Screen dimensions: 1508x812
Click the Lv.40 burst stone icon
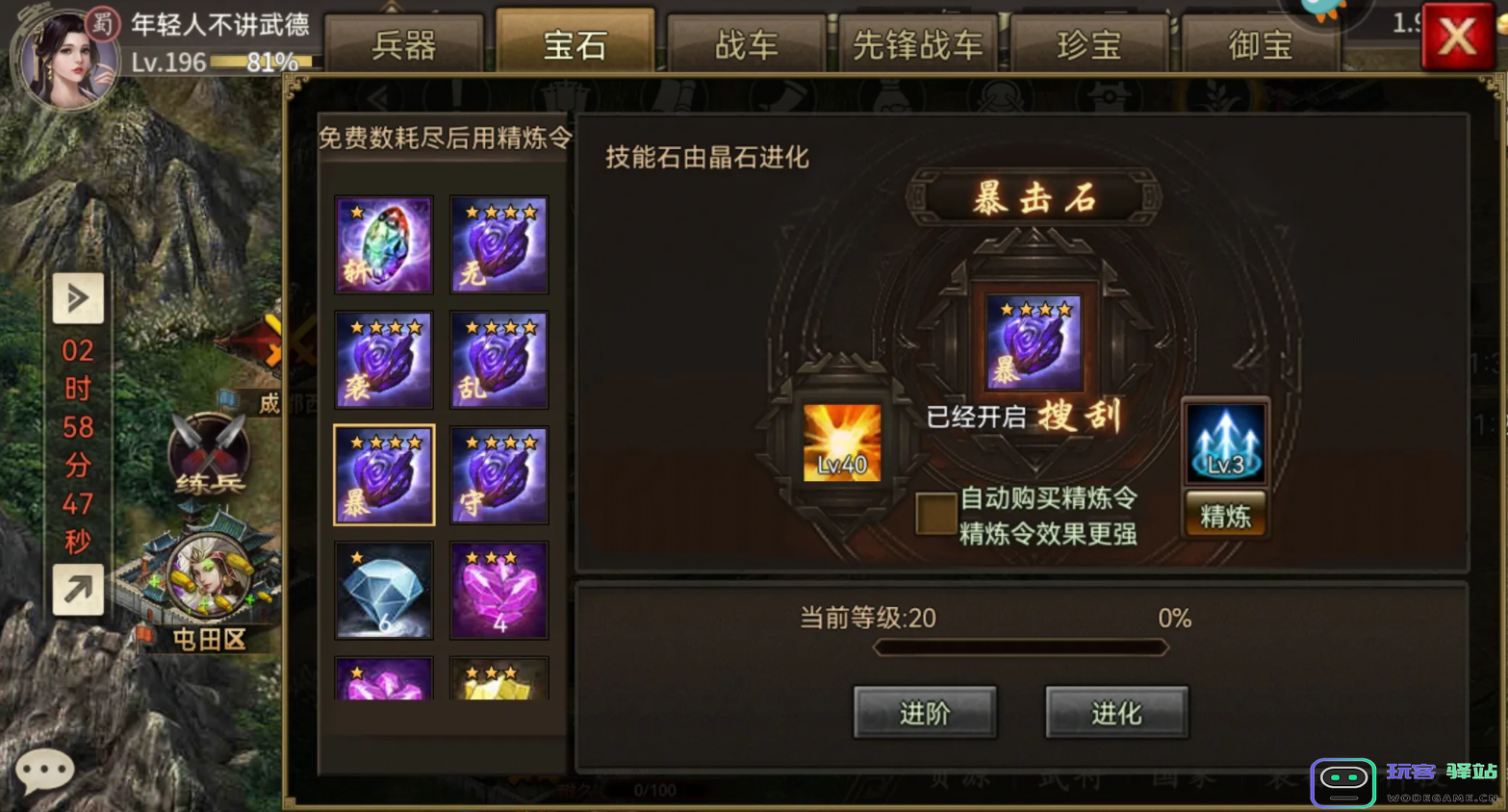tap(841, 443)
